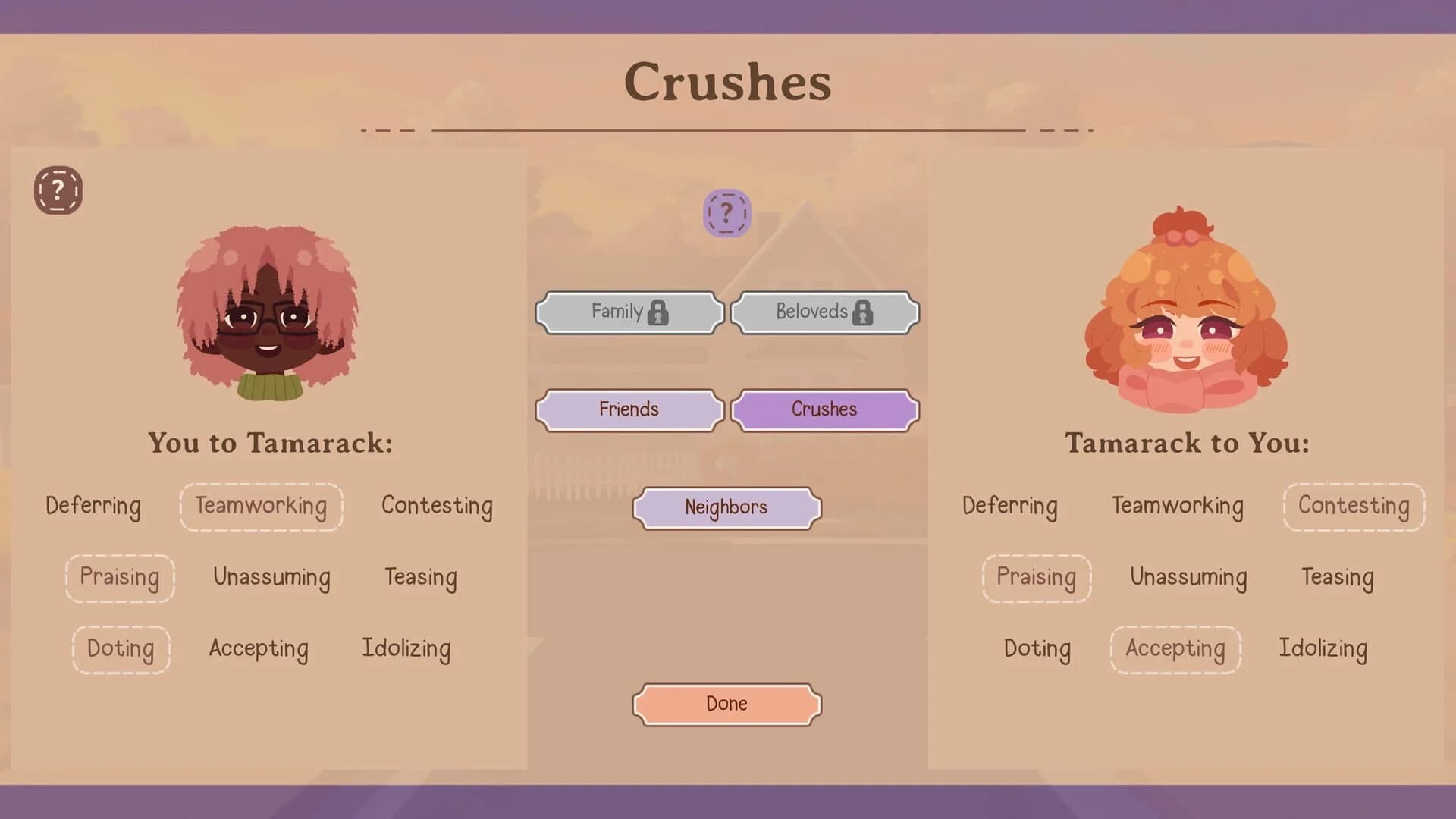Select Unassuming under You to Tamarack
The width and height of the screenshot is (1456, 819).
coord(271,578)
